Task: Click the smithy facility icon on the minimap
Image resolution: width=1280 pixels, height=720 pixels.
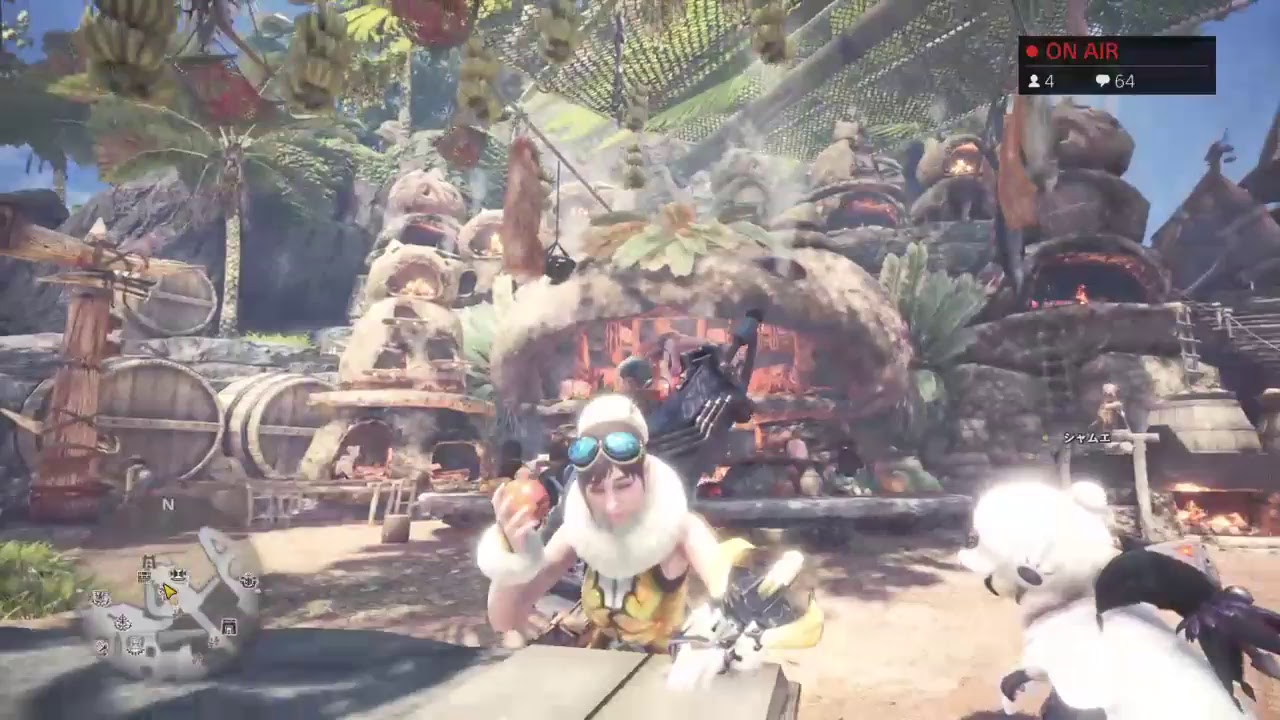Action: [x=178, y=574]
